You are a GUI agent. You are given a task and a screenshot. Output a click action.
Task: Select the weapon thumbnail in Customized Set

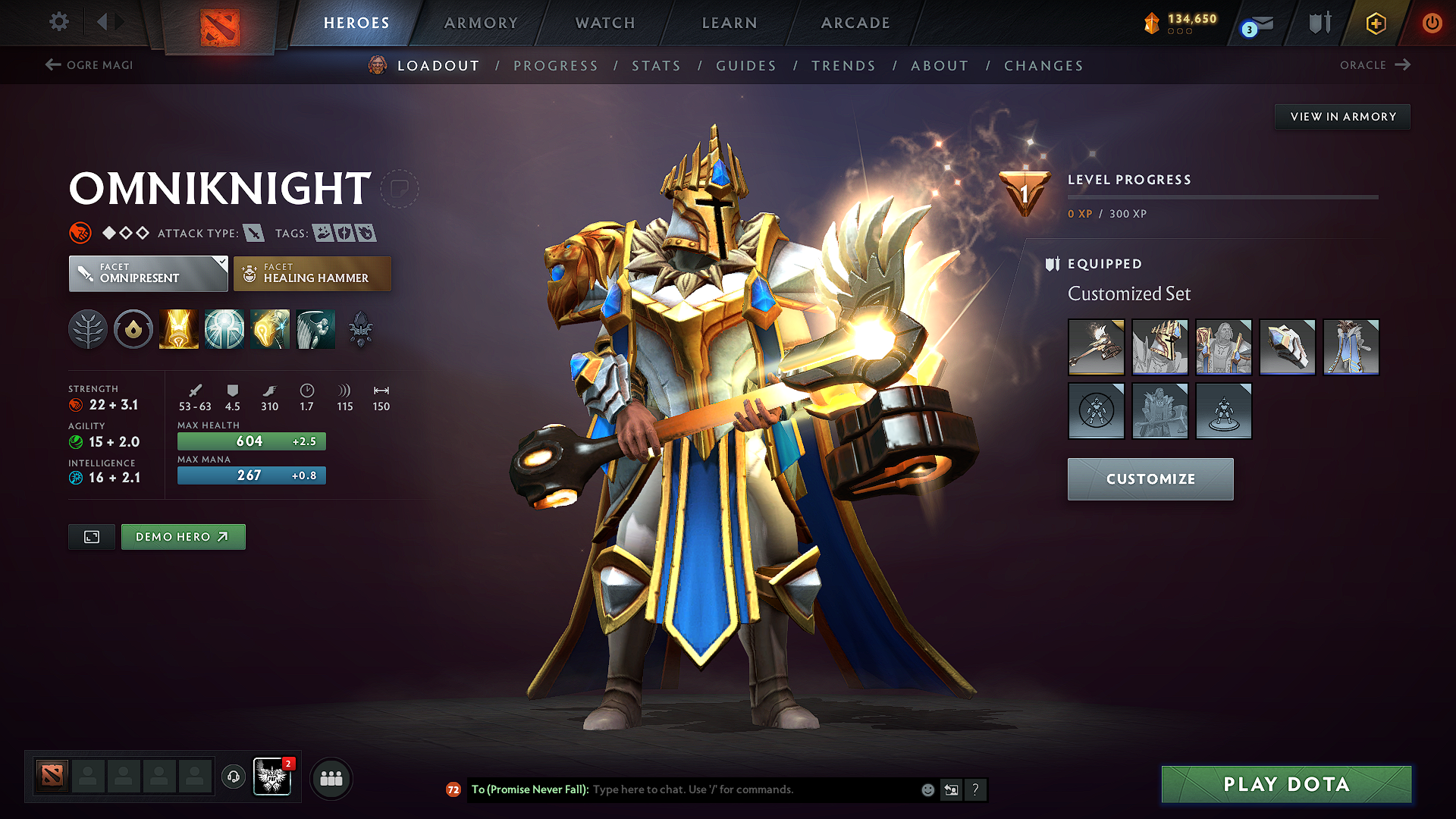(x=1097, y=347)
